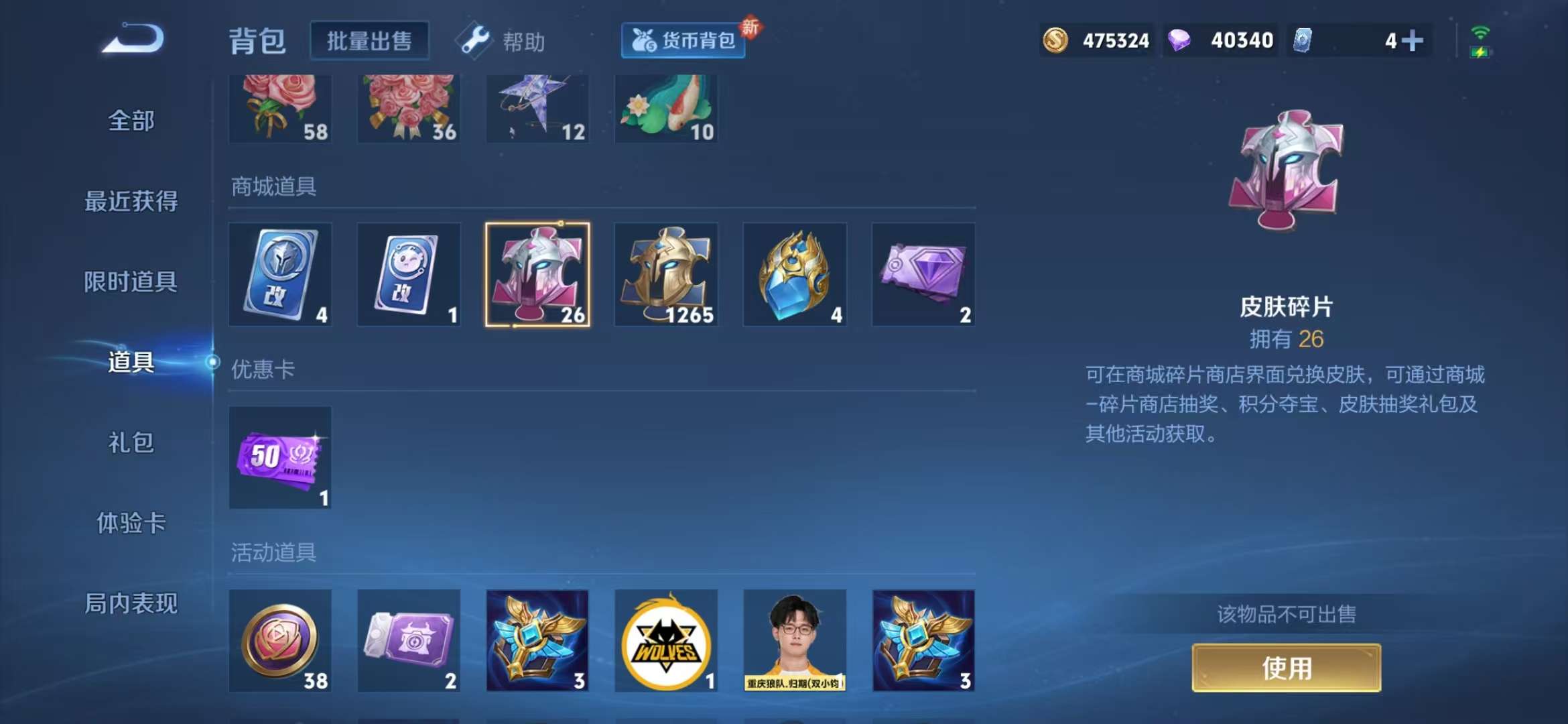Open the 最近获得 tab
1568x724 pixels.
click(x=131, y=201)
